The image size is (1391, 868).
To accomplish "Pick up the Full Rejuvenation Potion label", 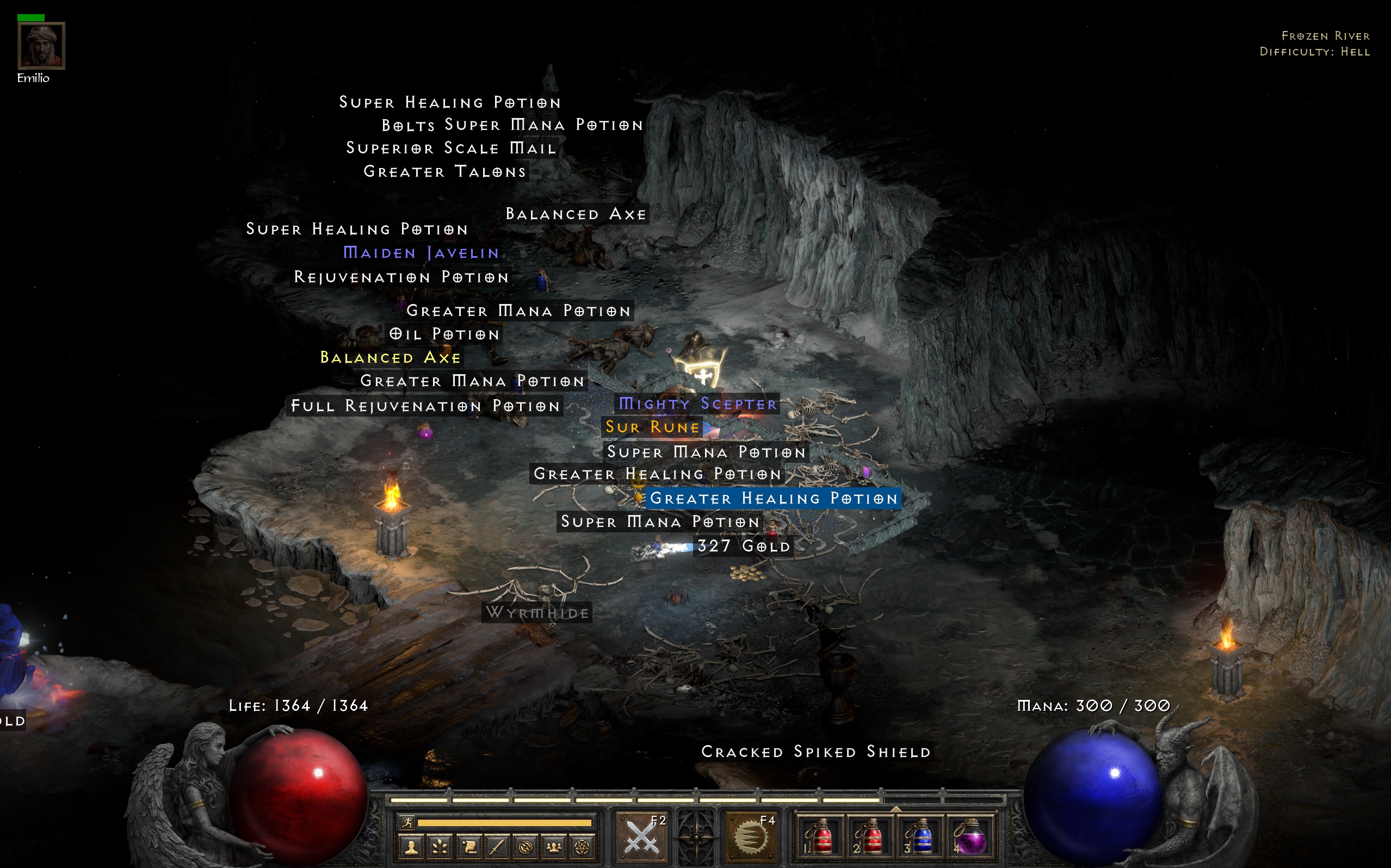I will pos(425,406).
